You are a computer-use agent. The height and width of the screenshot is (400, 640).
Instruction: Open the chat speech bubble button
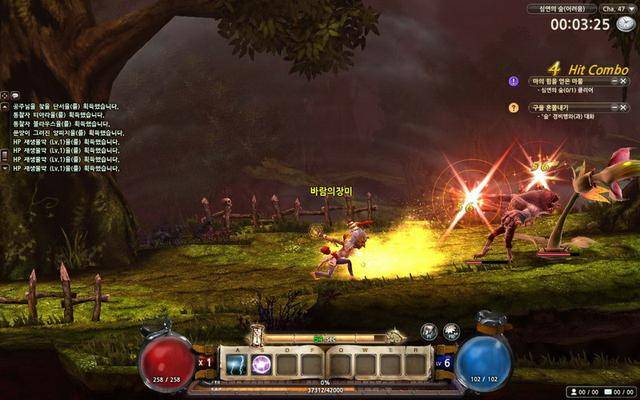click(x=15, y=95)
